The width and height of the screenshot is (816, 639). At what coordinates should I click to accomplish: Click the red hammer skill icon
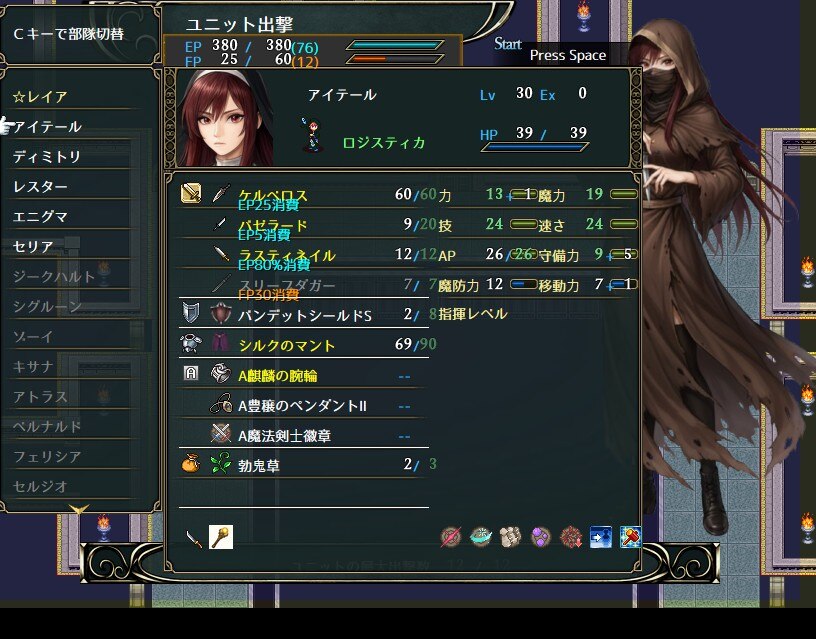coord(630,537)
